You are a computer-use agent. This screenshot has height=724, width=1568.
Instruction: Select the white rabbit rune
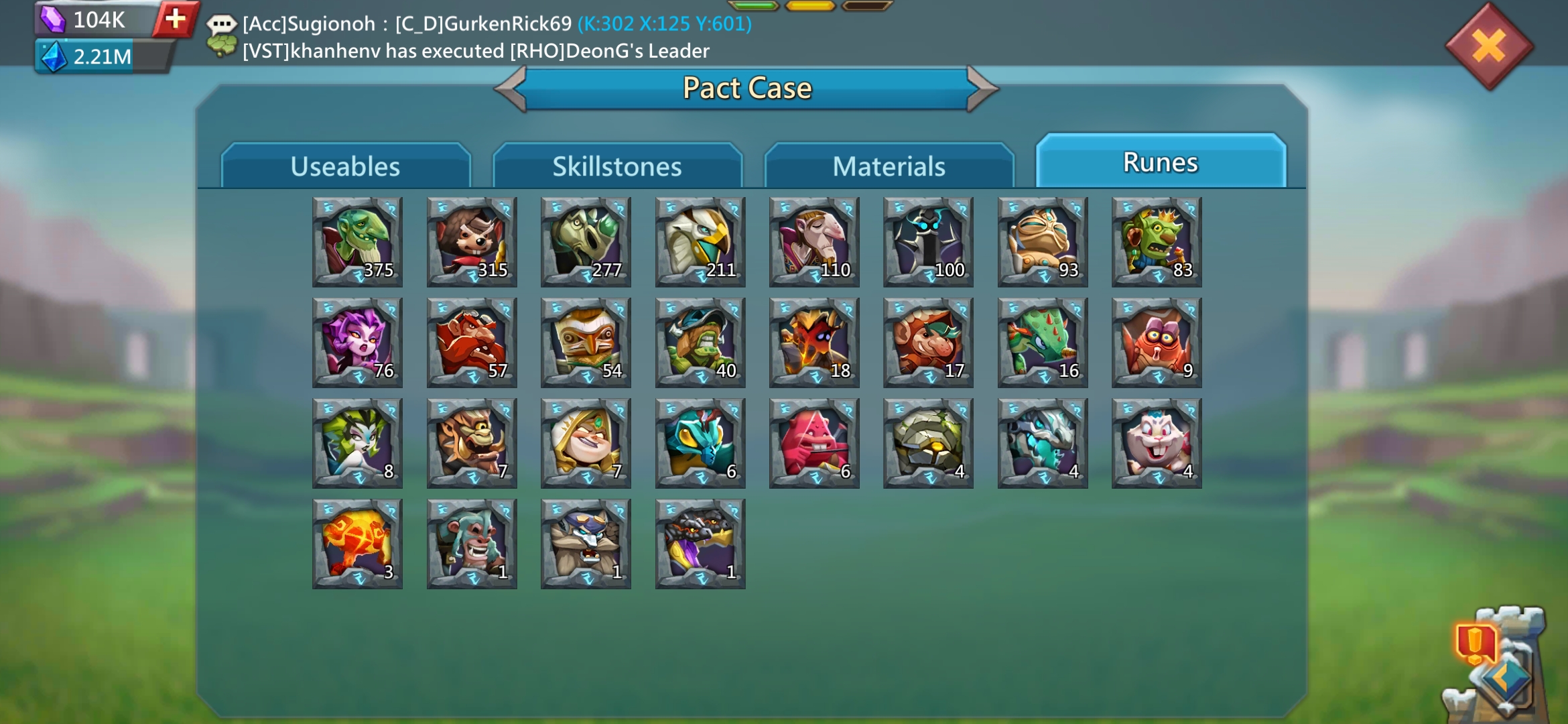pyautogui.click(x=1157, y=443)
